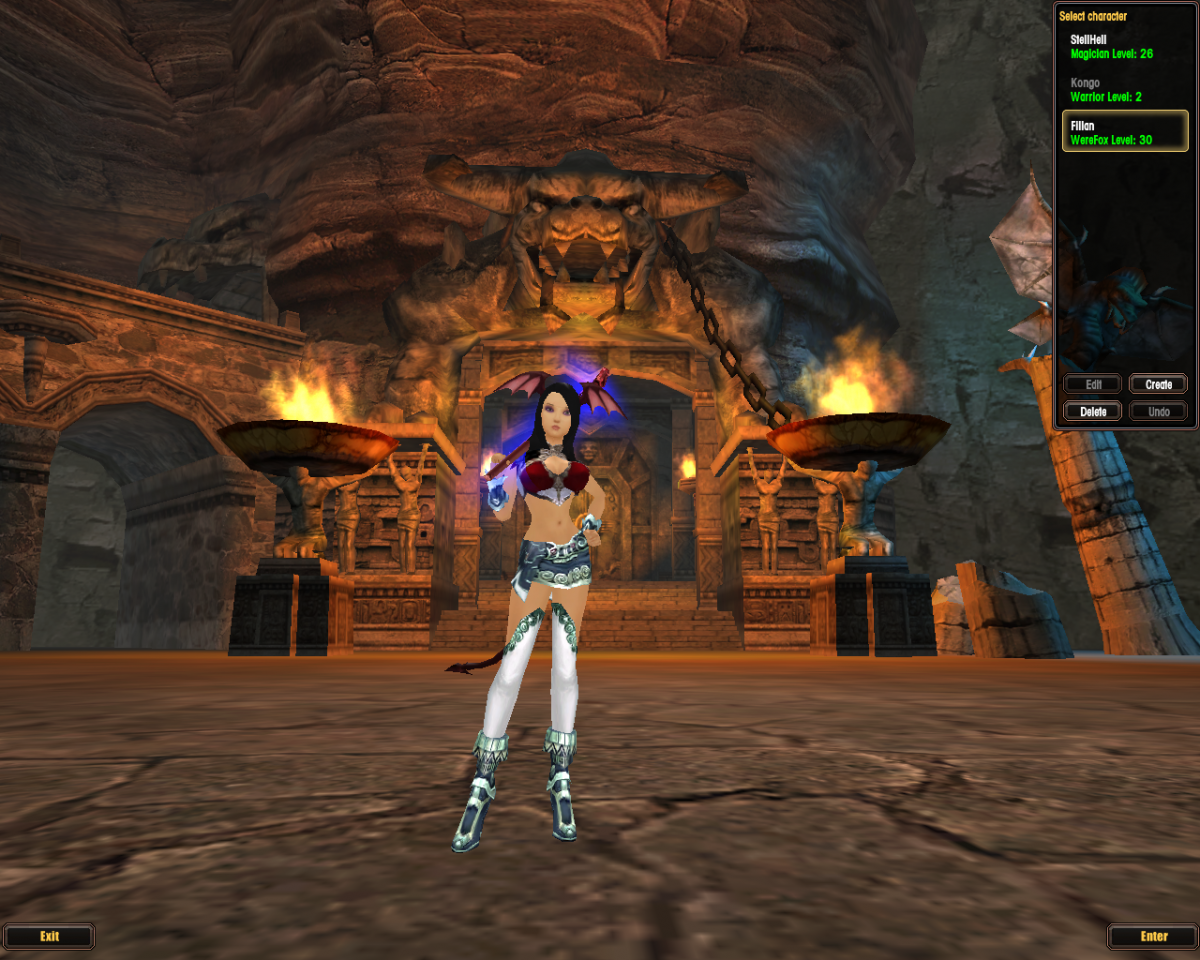This screenshot has width=1200, height=960.
Task: Exit the game via the Exit button
Action: 49,937
